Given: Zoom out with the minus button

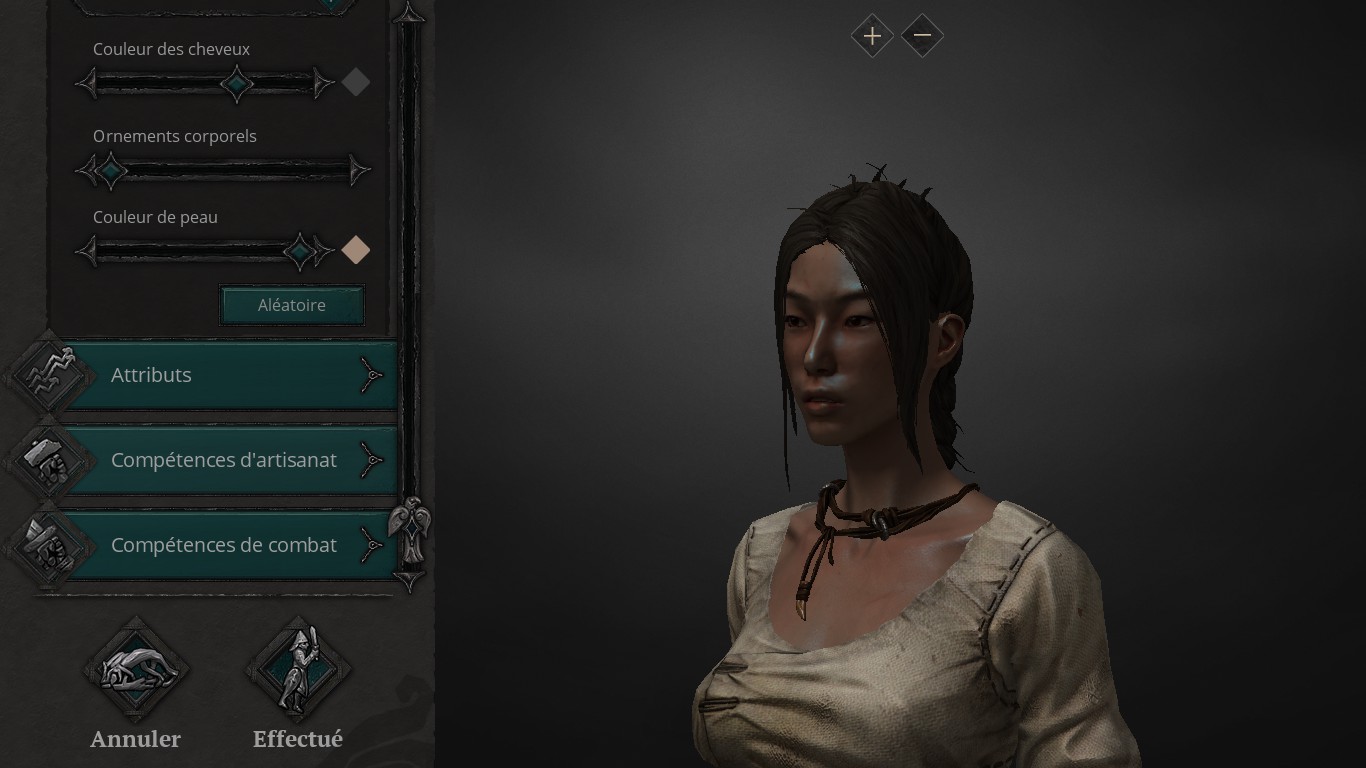Looking at the screenshot, I should 922,36.
